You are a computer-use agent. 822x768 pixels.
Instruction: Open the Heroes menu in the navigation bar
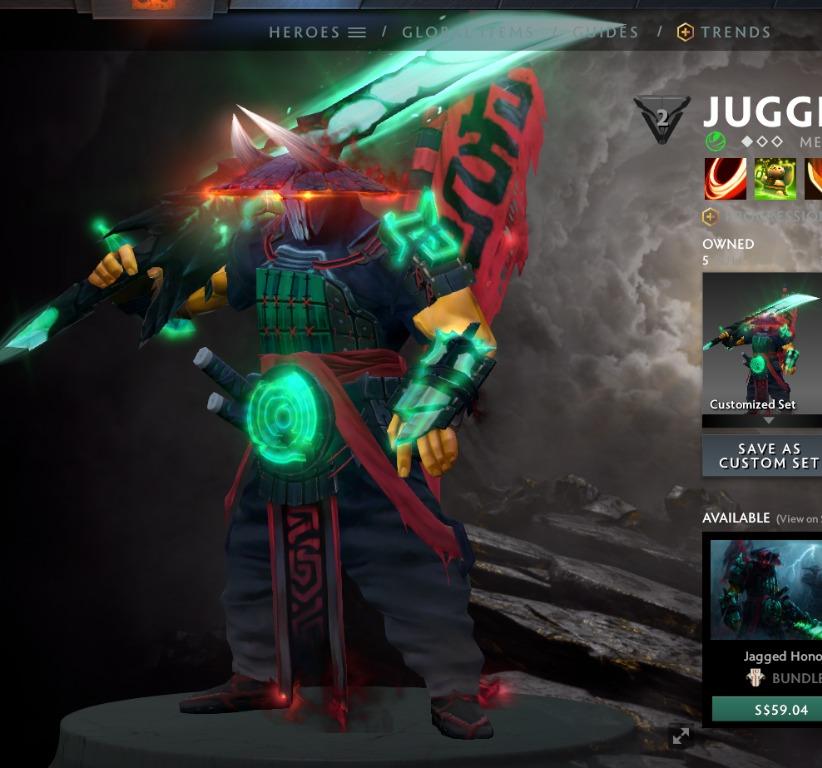coord(317,32)
